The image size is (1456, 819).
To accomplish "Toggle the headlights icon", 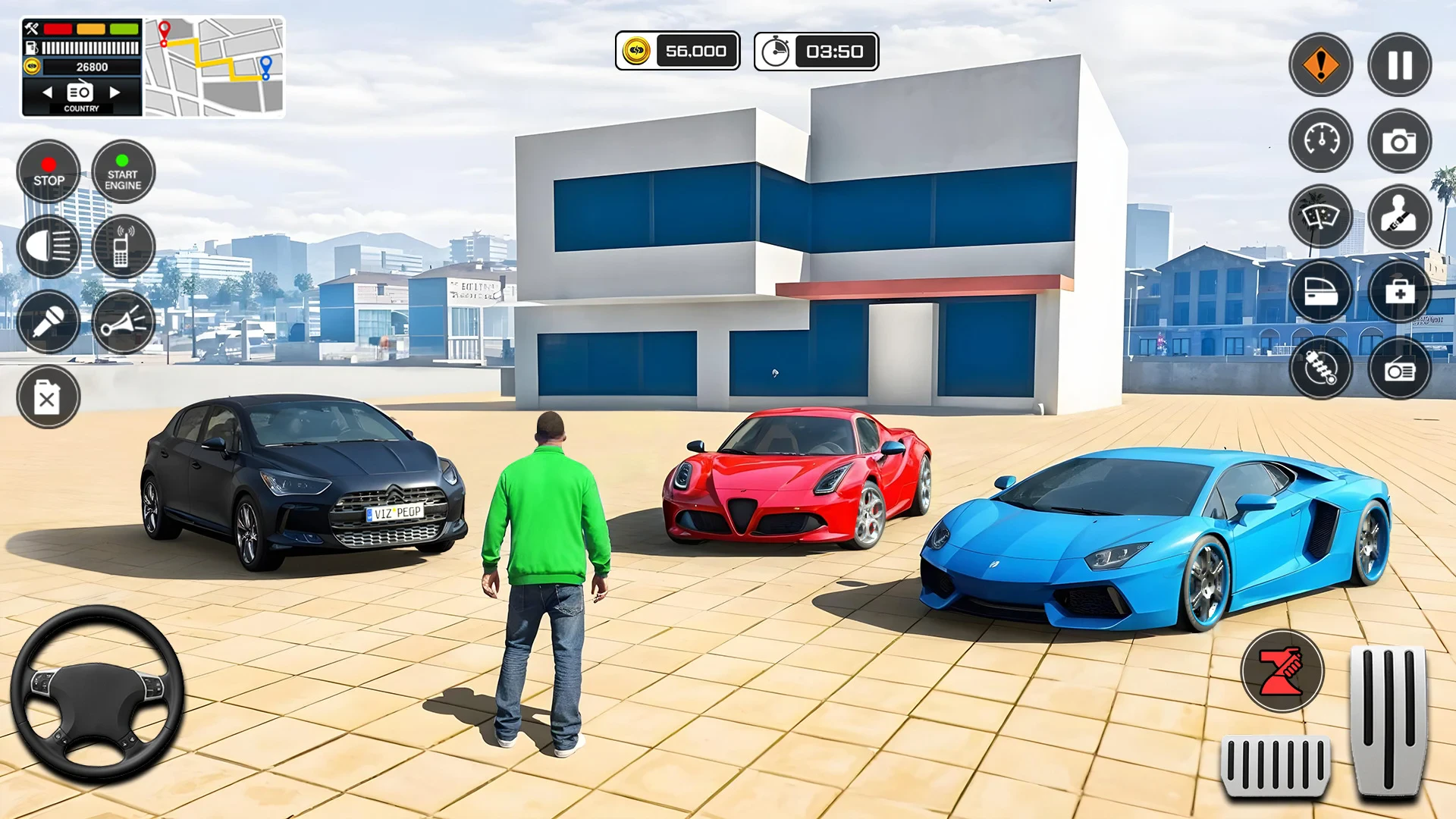I will pyautogui.click(x=49, y=246).
